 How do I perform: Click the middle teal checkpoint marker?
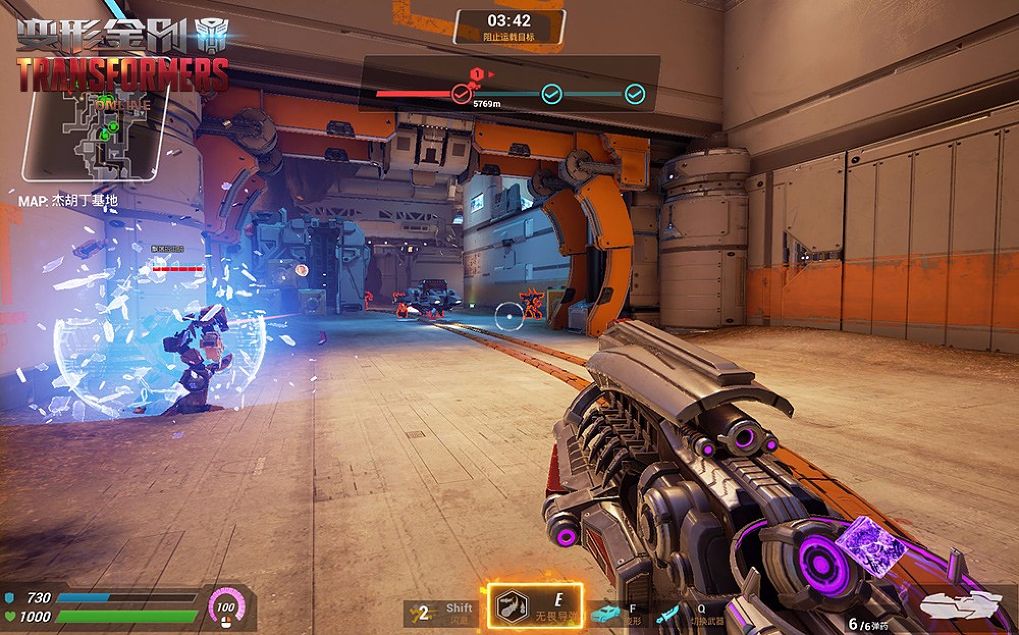coord(551,94)
